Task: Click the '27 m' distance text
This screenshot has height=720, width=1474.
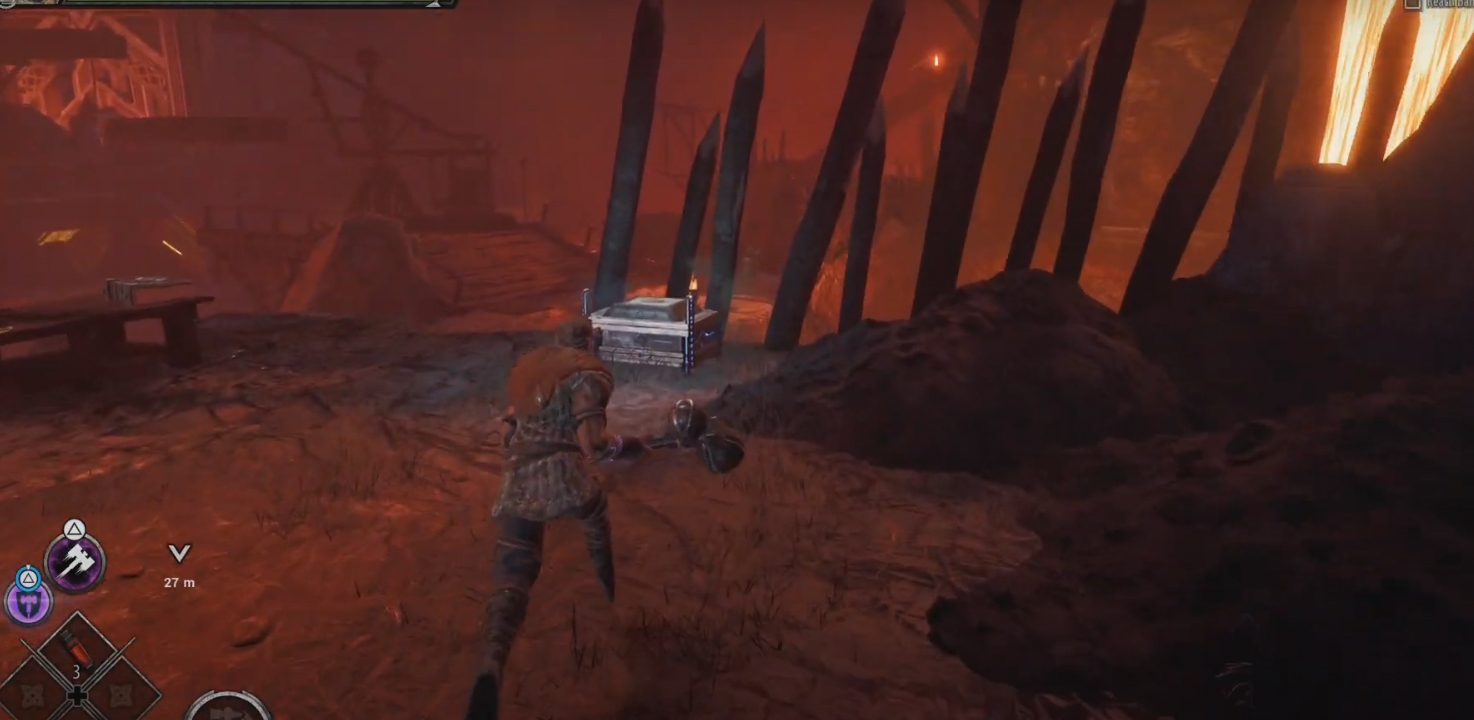Action: 179,580
